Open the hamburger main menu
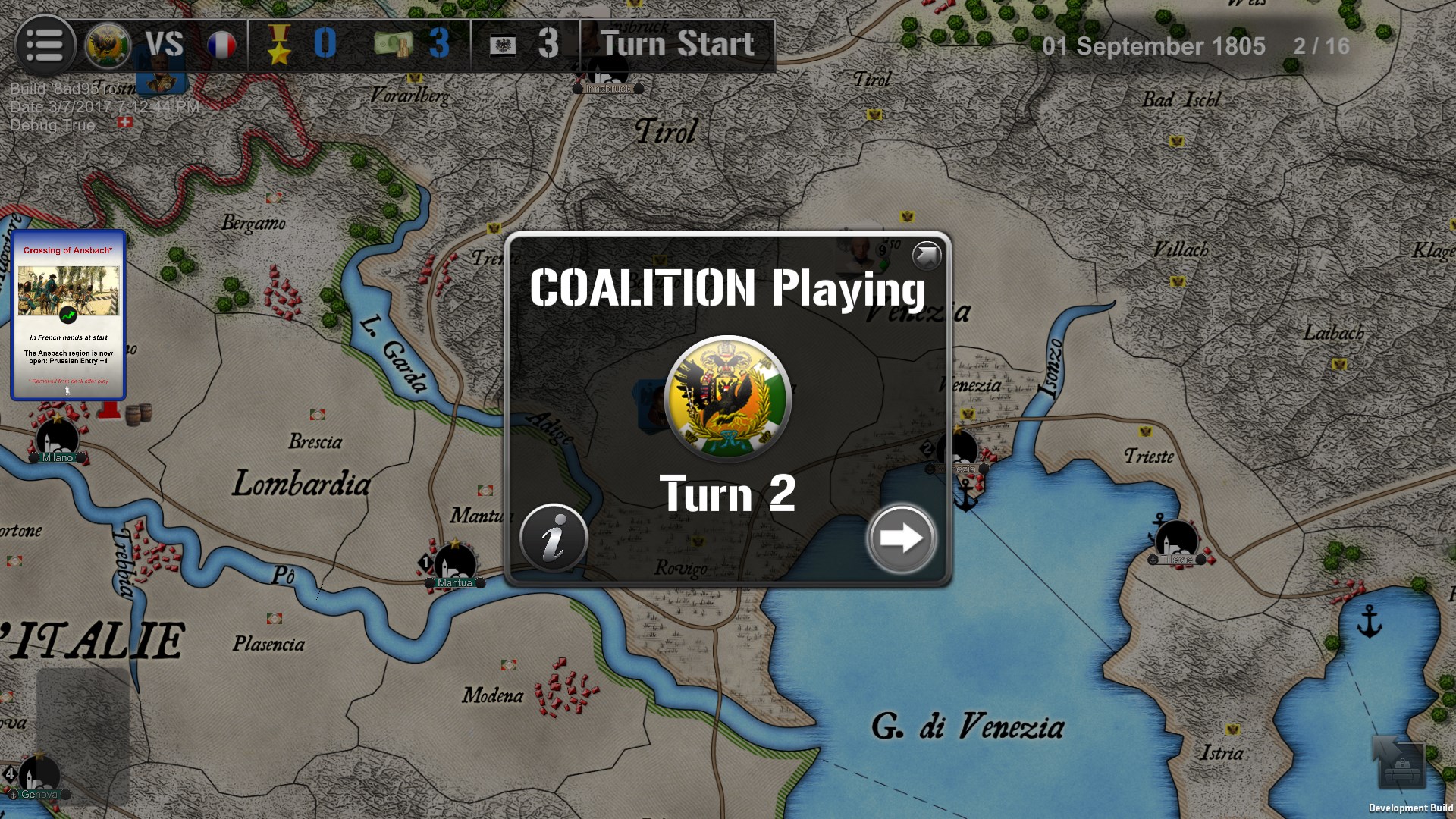Image resolution: width=1456 pixels, height=819 pixels. pyautogui.click(x=45, y=45)
